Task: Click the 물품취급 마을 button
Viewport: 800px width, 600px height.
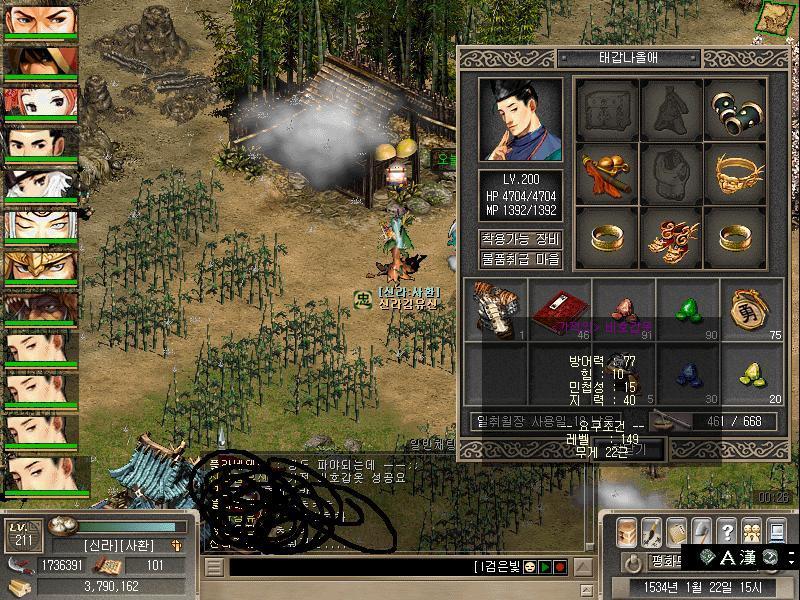Action: (520, 259)
